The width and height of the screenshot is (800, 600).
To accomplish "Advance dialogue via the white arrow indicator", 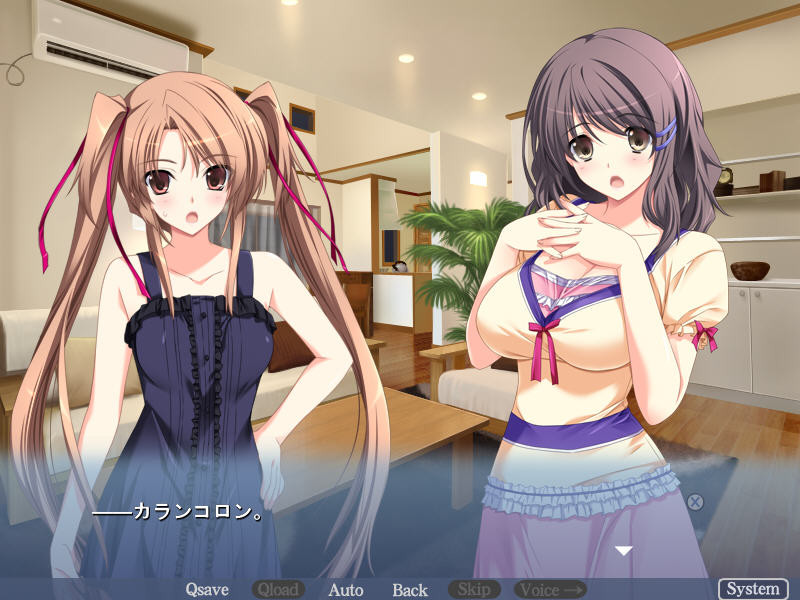I will pos(624,551).
